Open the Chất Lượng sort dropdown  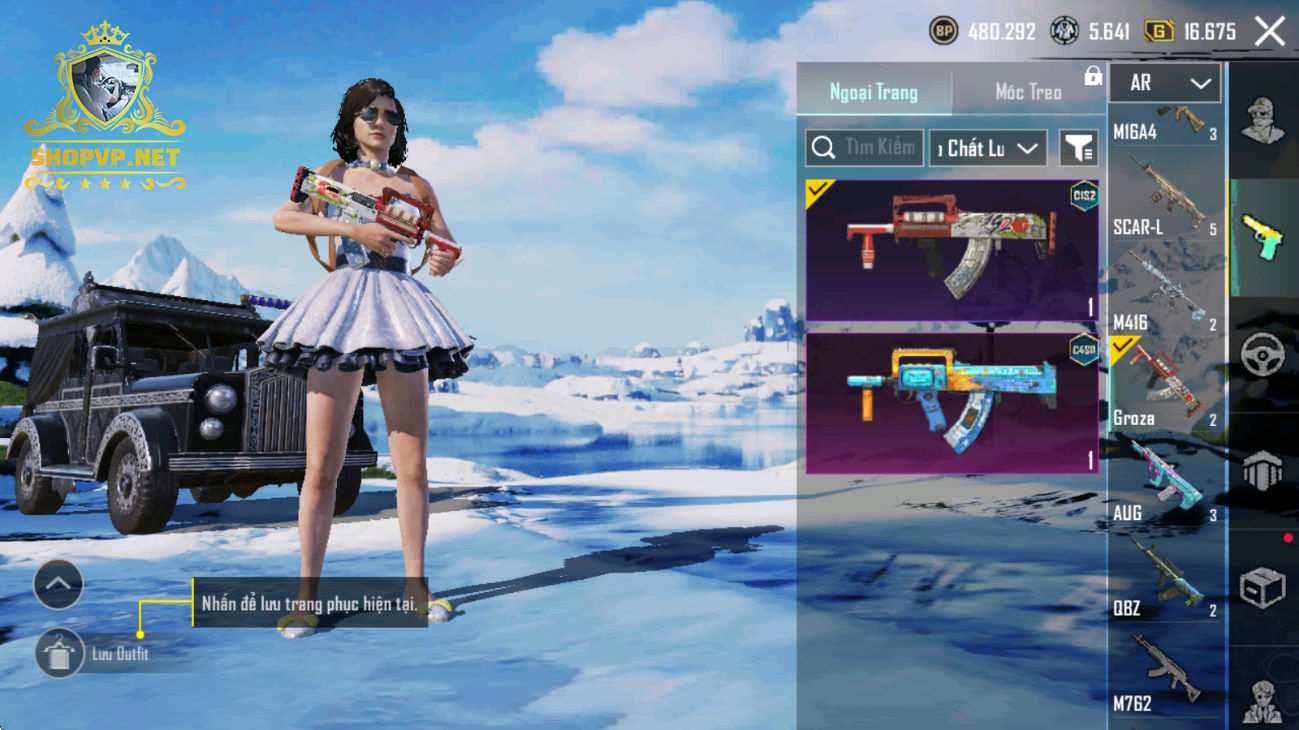pyautogui.click(x=988, y=148)
